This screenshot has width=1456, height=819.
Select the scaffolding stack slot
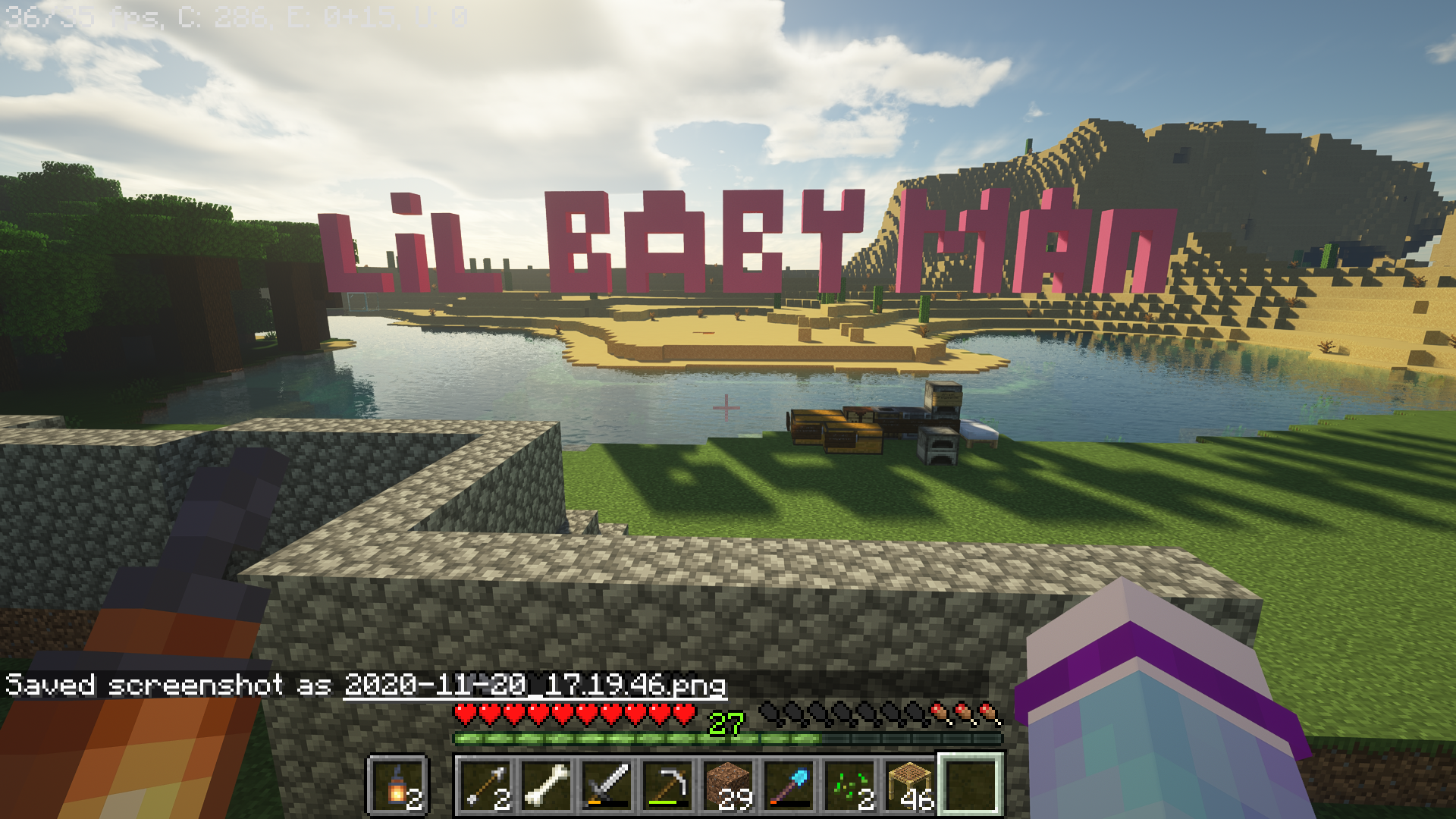(911, 785)
